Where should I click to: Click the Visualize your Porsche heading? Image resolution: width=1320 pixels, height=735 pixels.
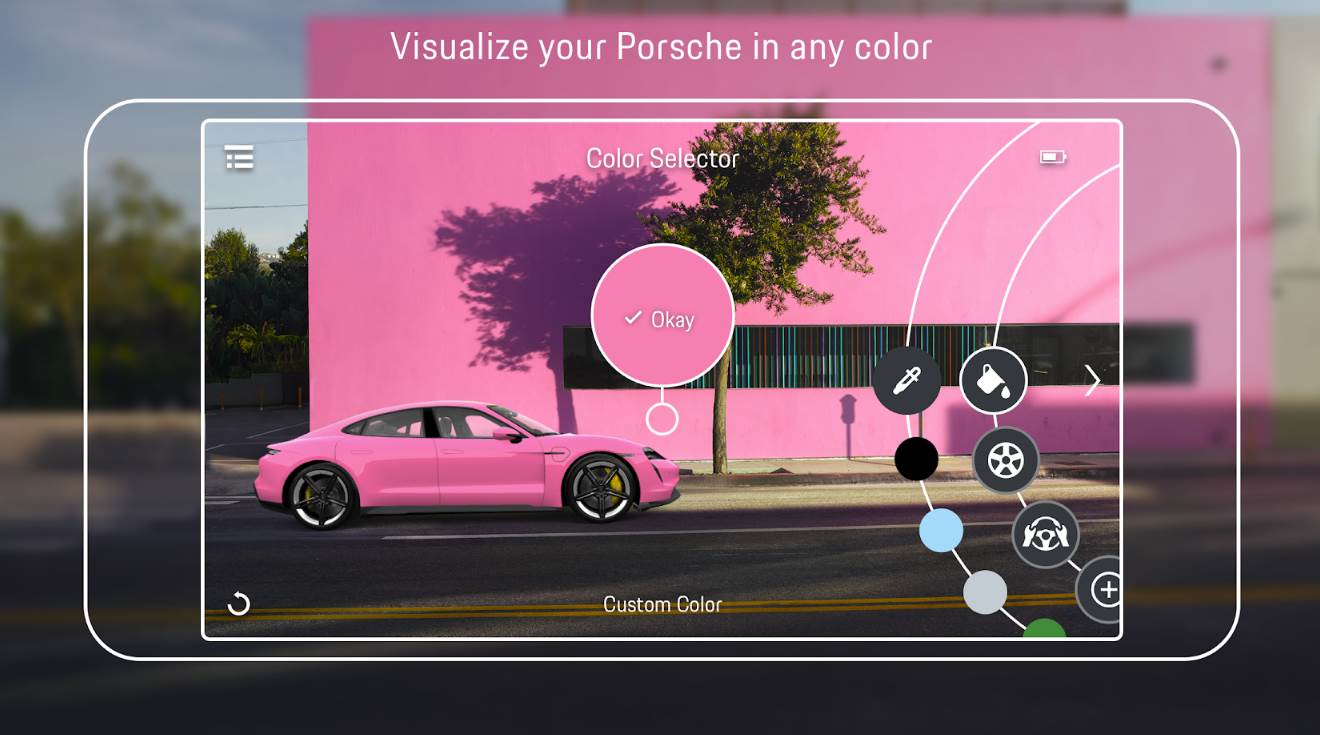click(660, 46)
